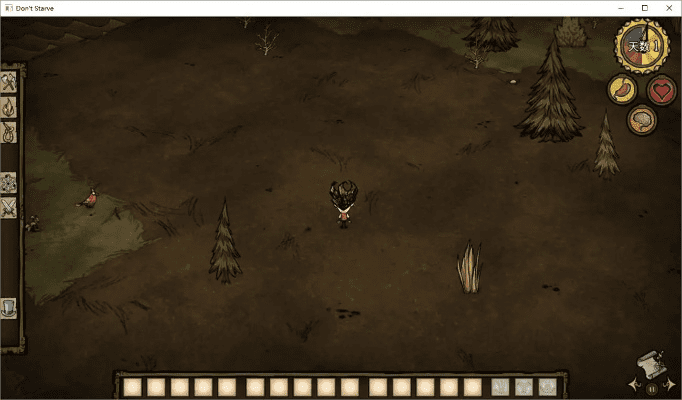Click the body equipment slot
The height and width of the screenshot is (400, 682).
pos(523,387)
